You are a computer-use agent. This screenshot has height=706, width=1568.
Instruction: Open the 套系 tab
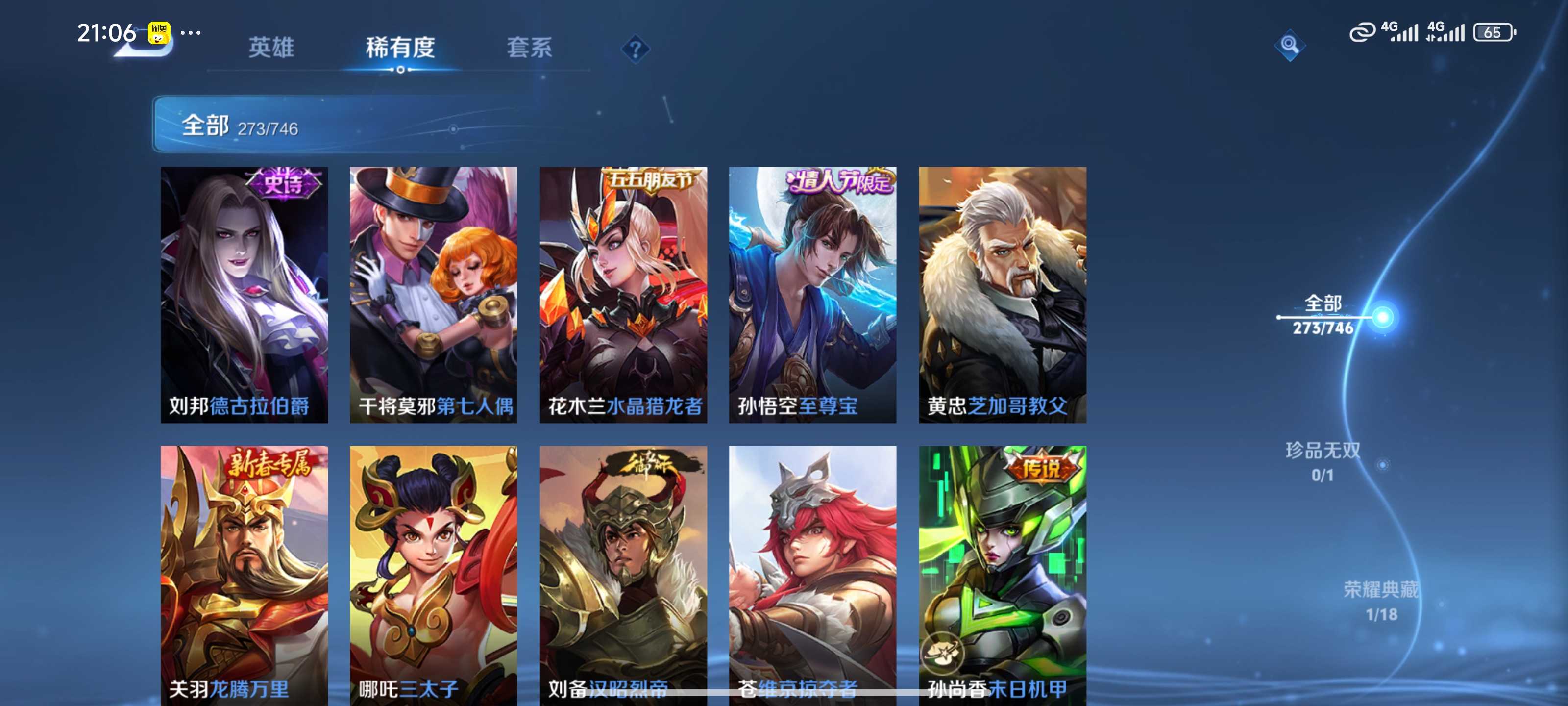pyautogui.click(x=529, y=48)
